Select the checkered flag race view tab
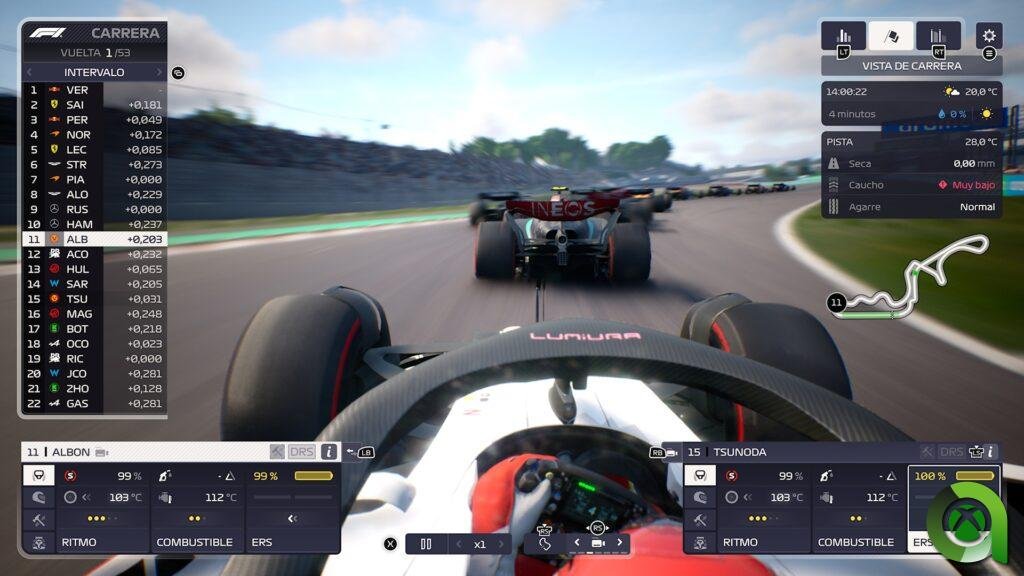This screenshot has height=576, width=1024. (x=890, y=36)
